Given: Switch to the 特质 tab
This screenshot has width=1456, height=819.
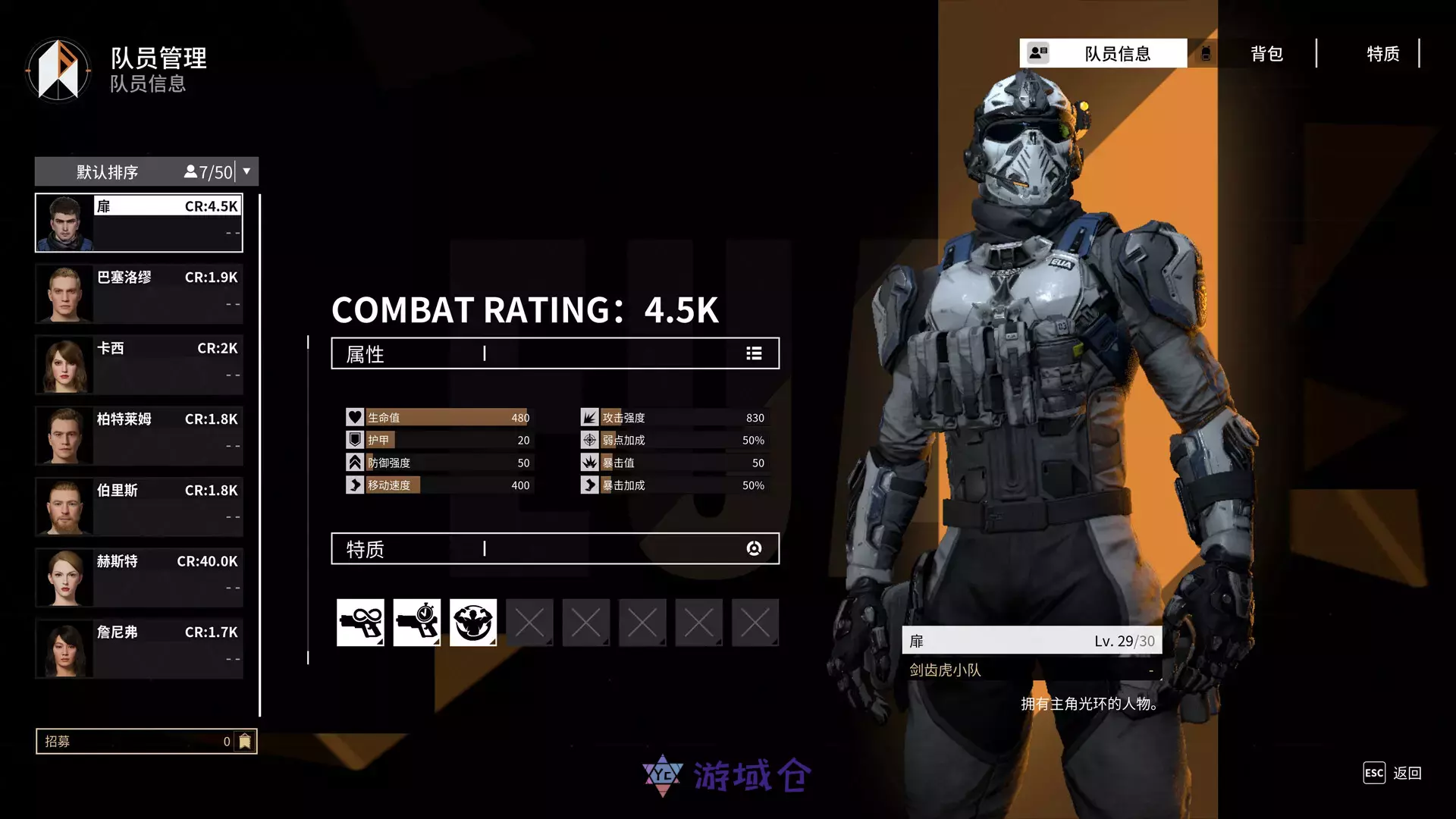Looking at the screenshot, I should coord(1383,54).
